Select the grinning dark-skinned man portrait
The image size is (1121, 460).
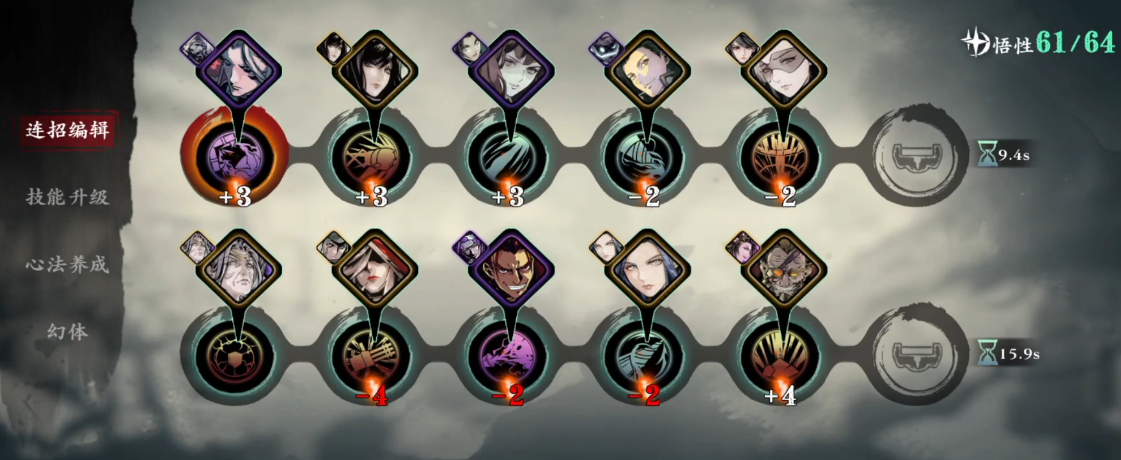pyautogui.click(x=510, y=268)
